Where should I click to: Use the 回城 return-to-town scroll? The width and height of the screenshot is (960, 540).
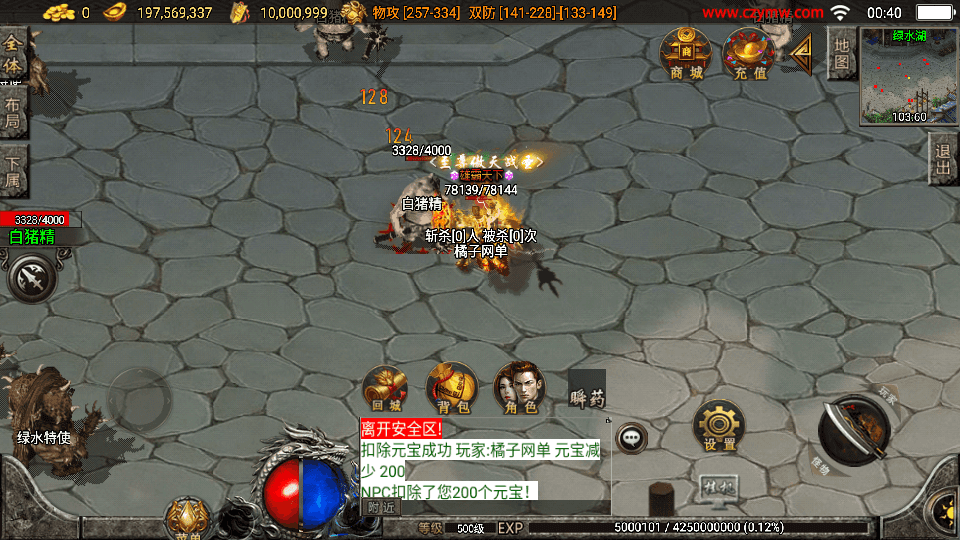coord(385,388)
